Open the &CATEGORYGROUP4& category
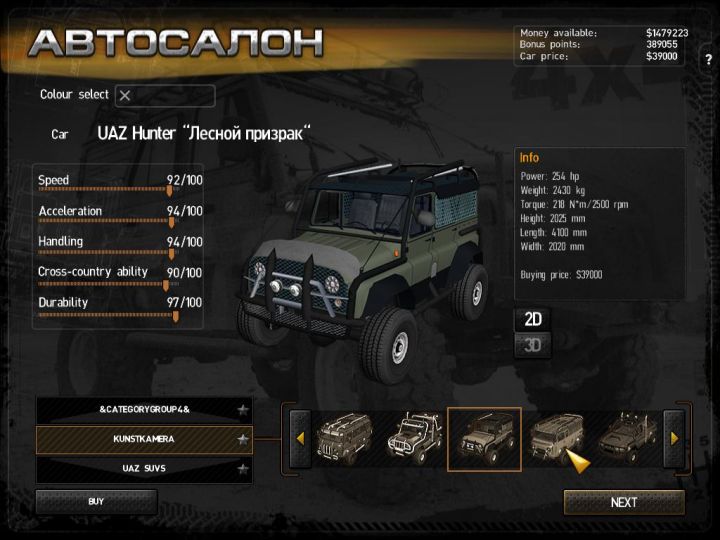The width and height of the screenshot is (720, 540). (144, 410)
